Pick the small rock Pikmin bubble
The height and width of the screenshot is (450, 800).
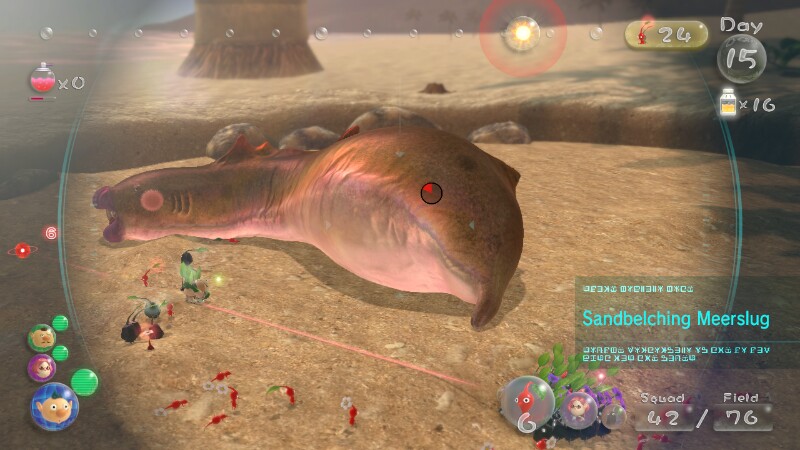[615, 414]
